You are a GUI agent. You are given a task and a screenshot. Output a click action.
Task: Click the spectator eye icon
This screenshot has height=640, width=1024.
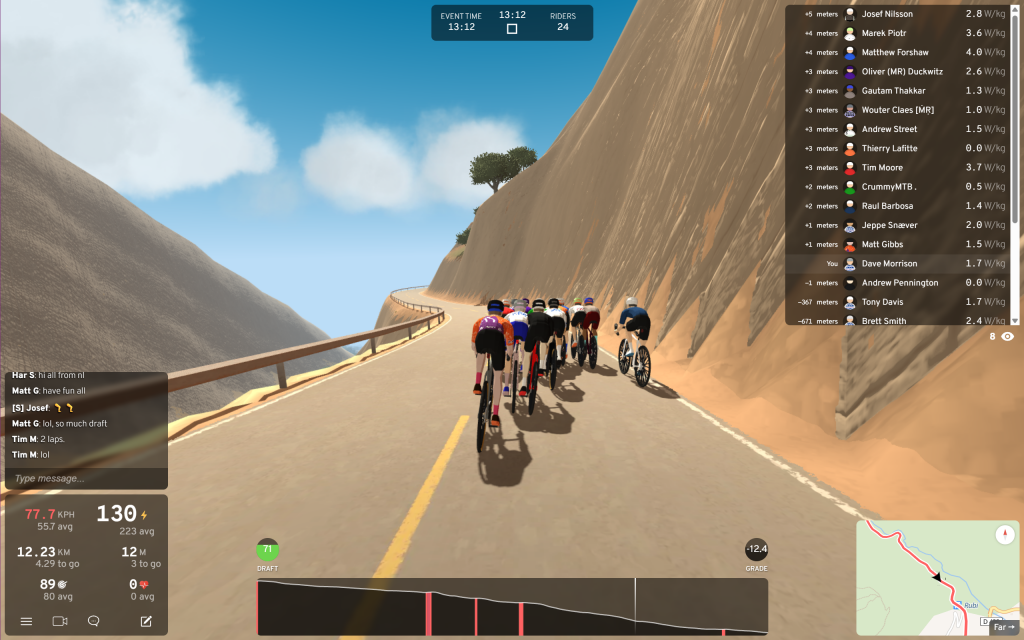point(1007,337)
